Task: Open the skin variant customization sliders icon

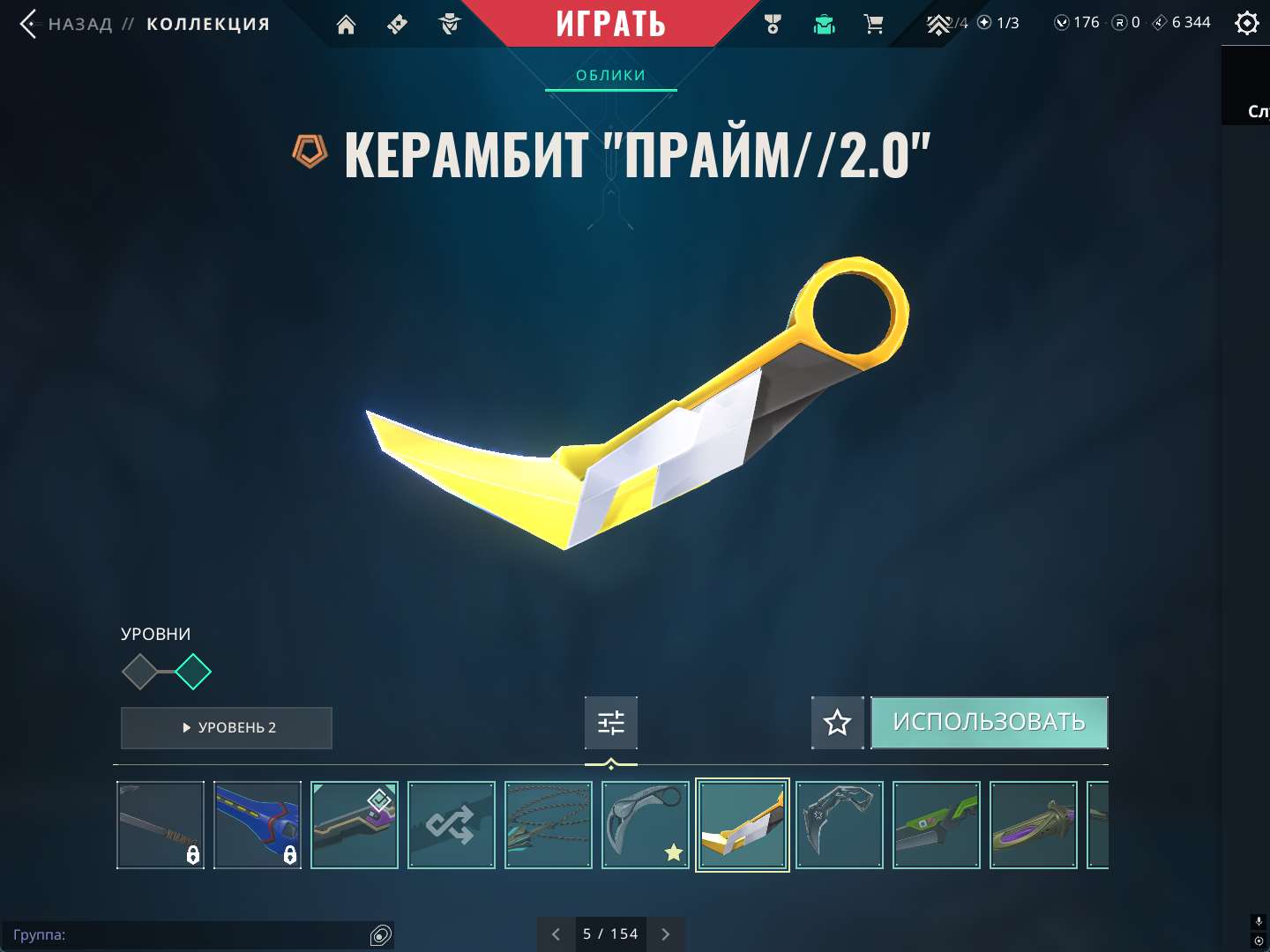Action: 610,722
